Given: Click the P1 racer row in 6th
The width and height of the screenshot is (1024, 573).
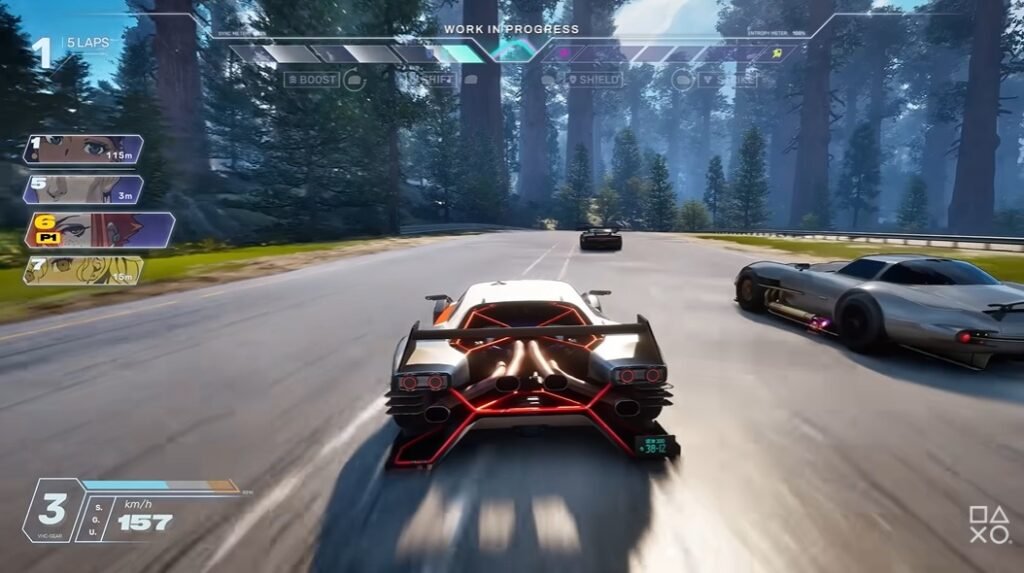Looking at the screenshot, I should pyautogui.click(x=99, y=230).
